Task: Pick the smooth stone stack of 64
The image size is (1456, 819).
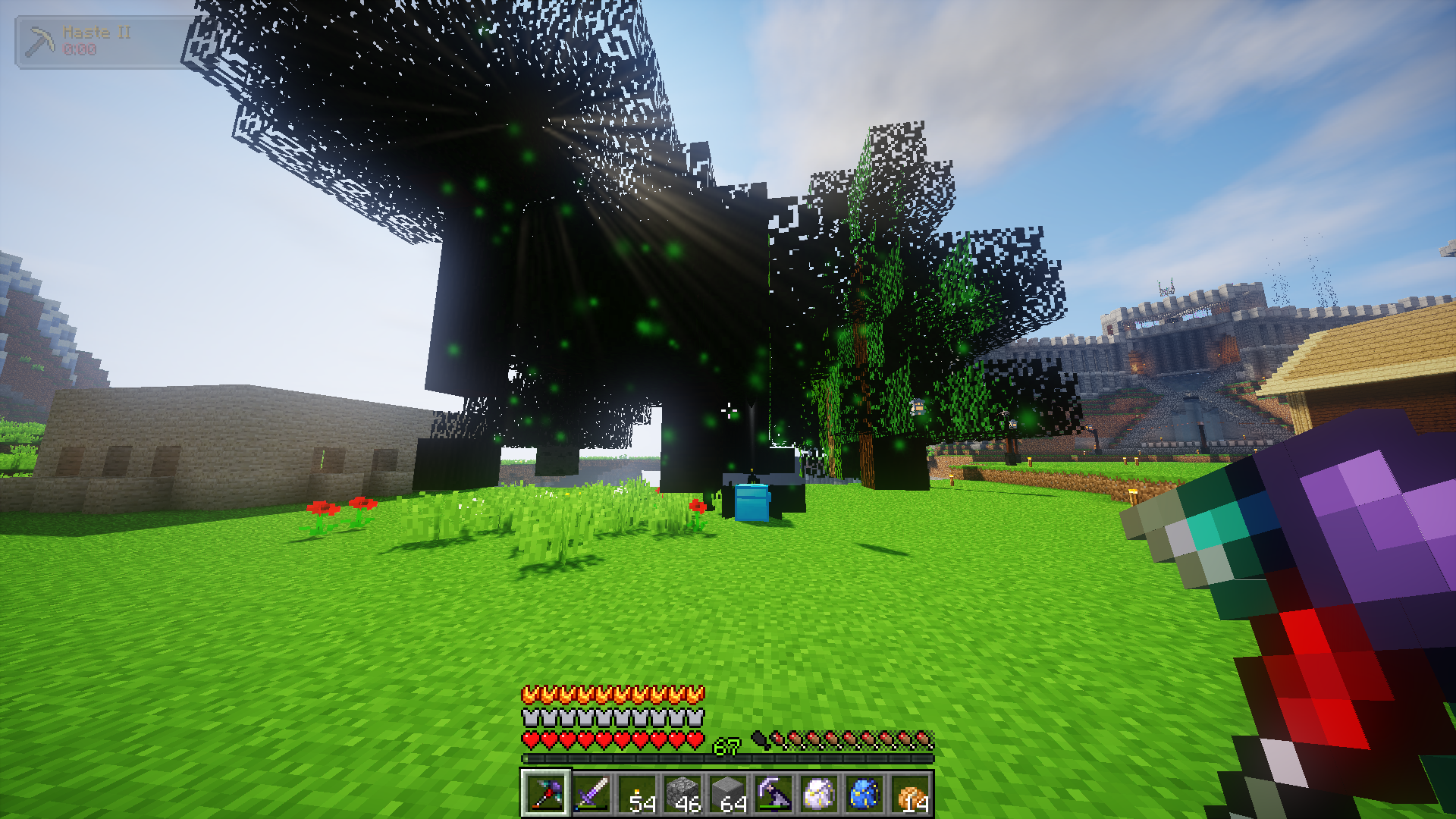Action: pos(727,794)
